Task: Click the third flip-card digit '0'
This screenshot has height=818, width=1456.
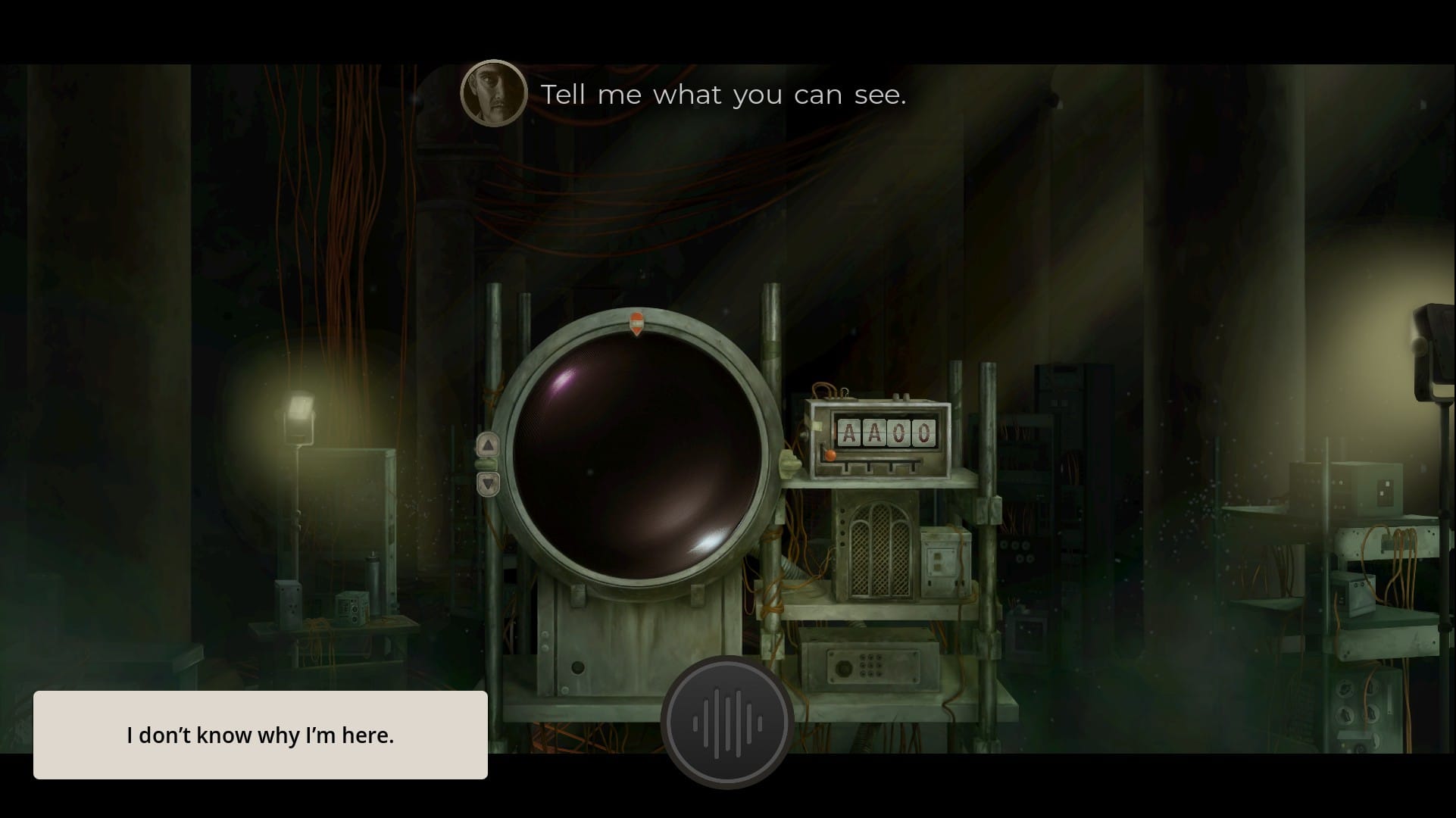Action: pyautogui.click(x=898, y=434)
